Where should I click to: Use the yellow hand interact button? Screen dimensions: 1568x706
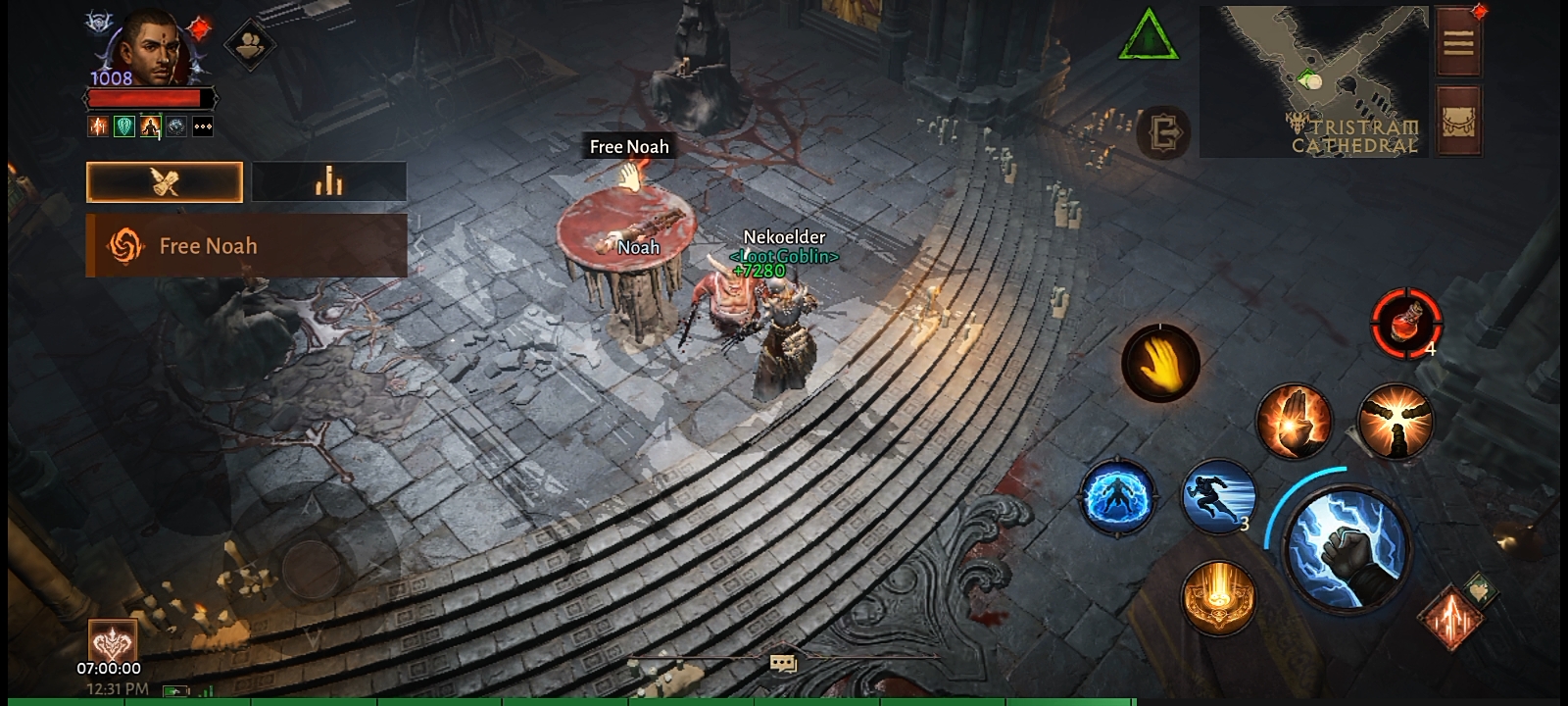point(1160,364)
